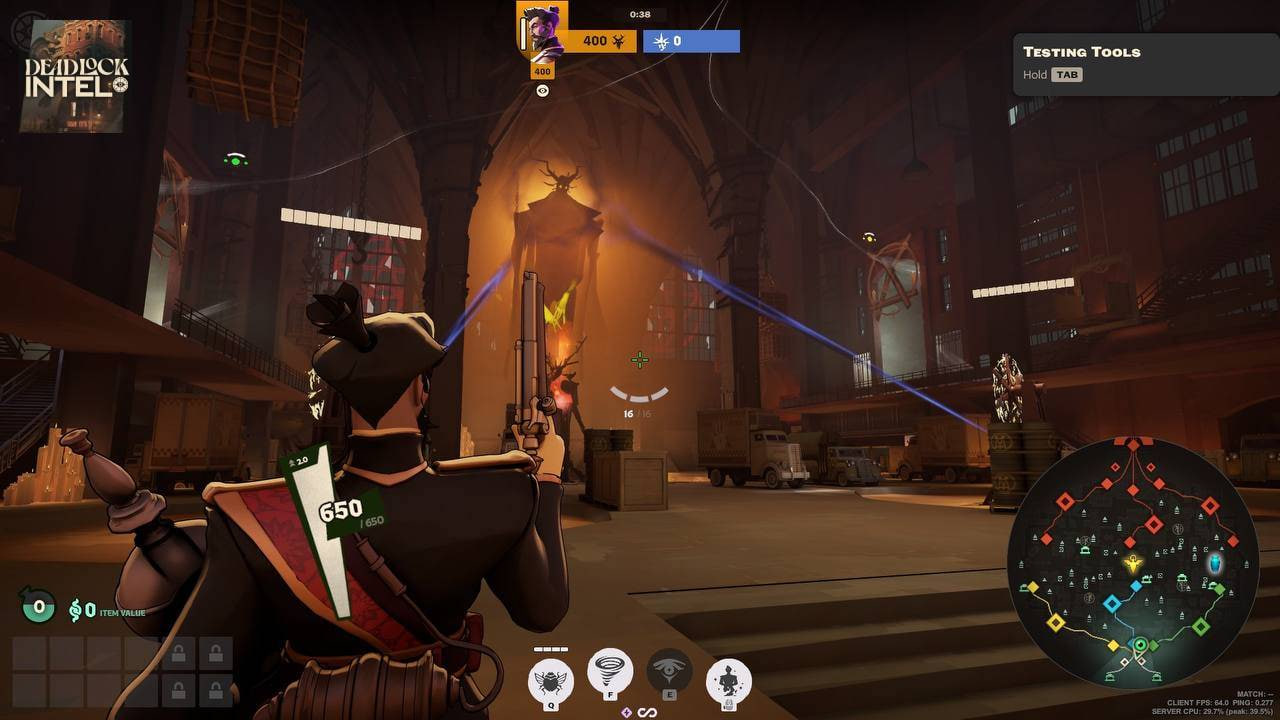Screen dimensions: 1280x720
Task: Select the darkened eye ability icon
Action: pyautogui.click(x=669, y=670)
